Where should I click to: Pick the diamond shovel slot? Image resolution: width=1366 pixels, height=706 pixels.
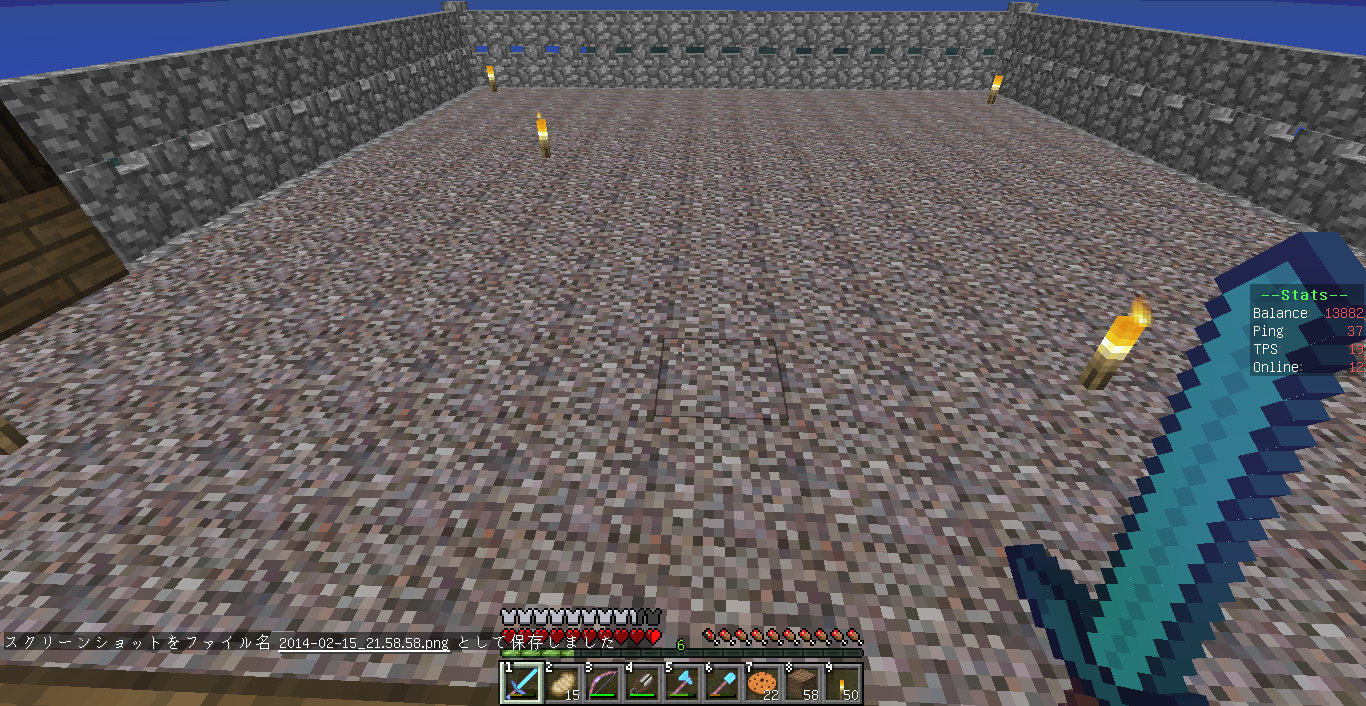[x=722, y=683]
